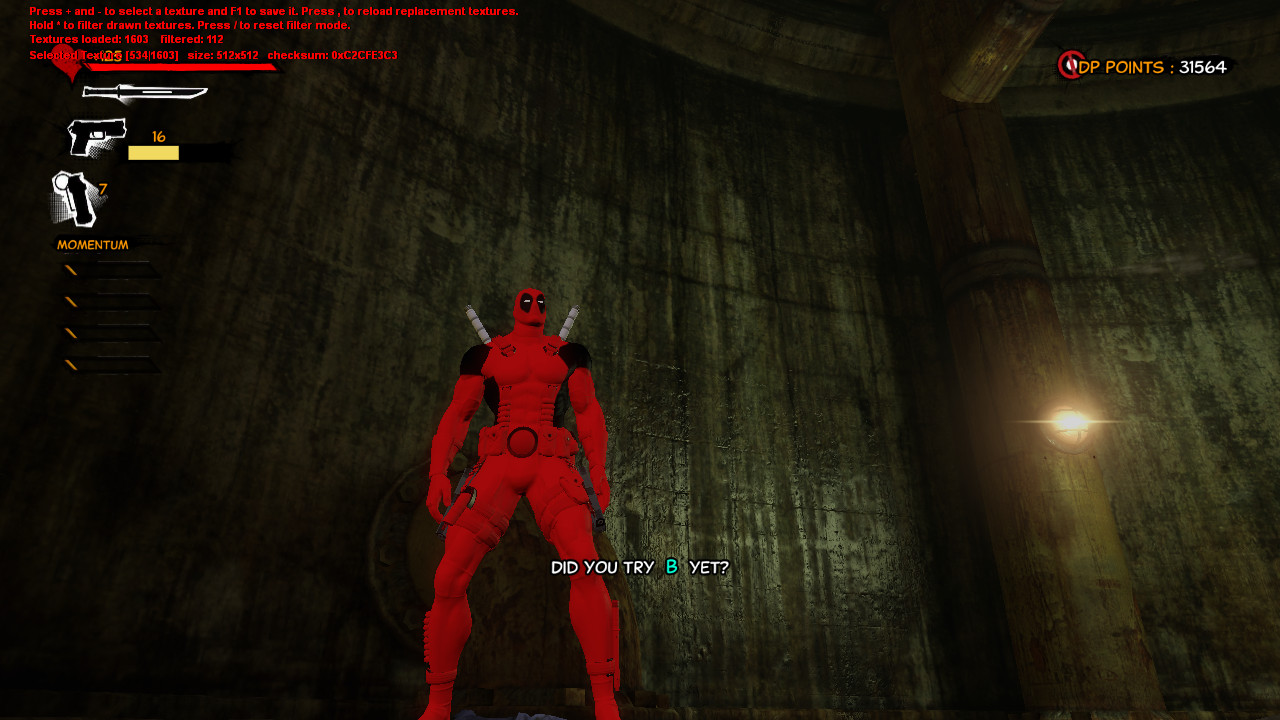This screenshot has width=1280, height=720.
Task: Click the DID YOU TRY hint text
Action: [x=640, y=566]
